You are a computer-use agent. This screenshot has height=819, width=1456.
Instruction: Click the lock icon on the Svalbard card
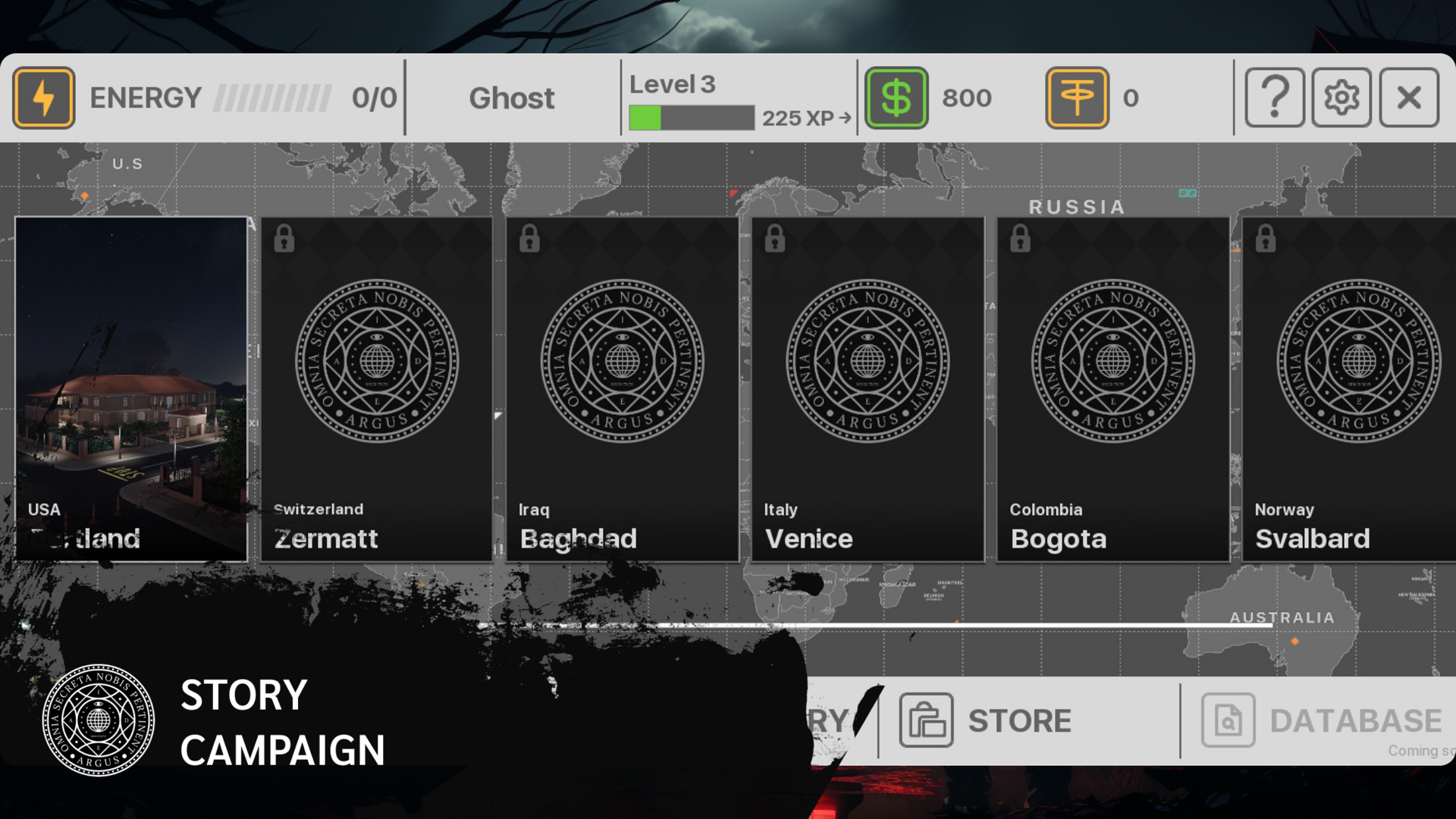point(1266,240)
